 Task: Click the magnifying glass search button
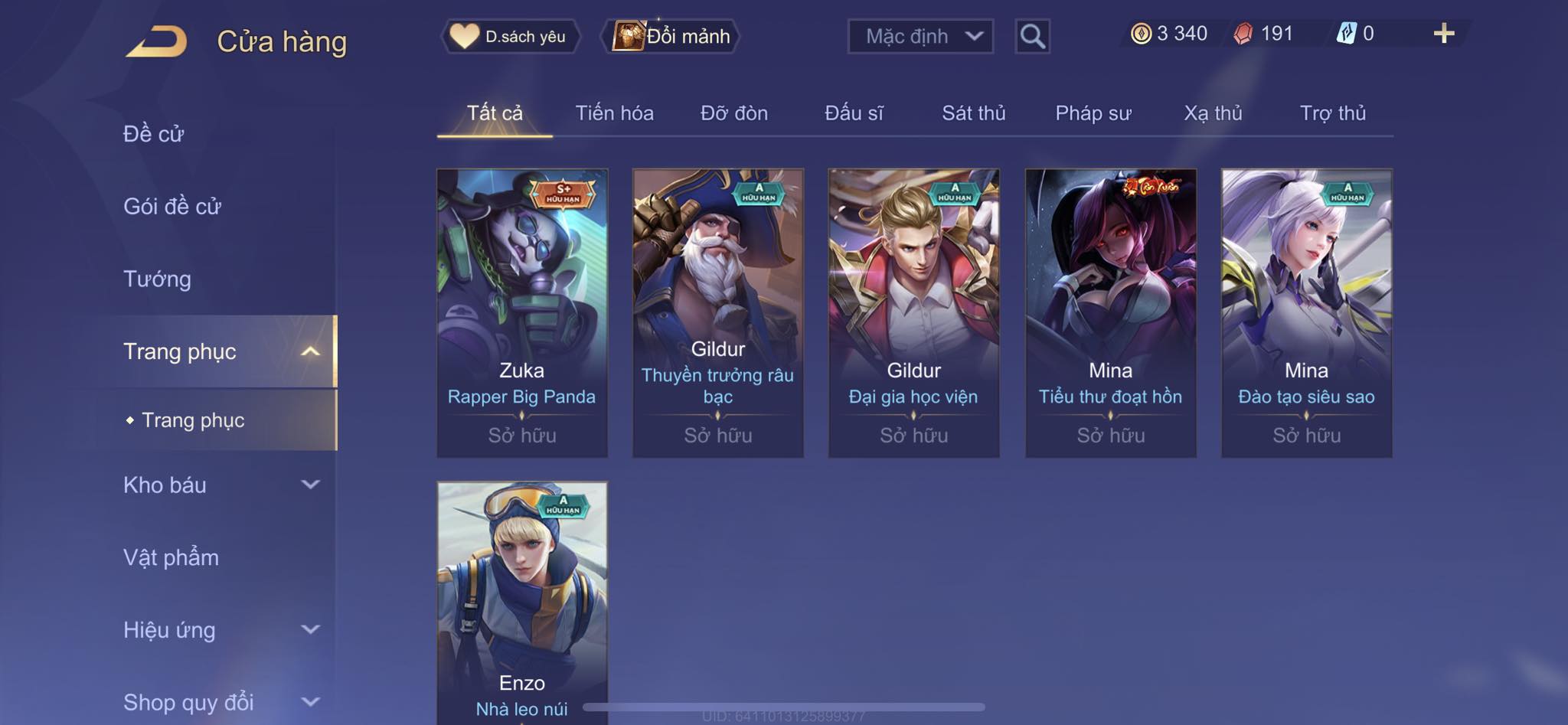coord(1032,36)
